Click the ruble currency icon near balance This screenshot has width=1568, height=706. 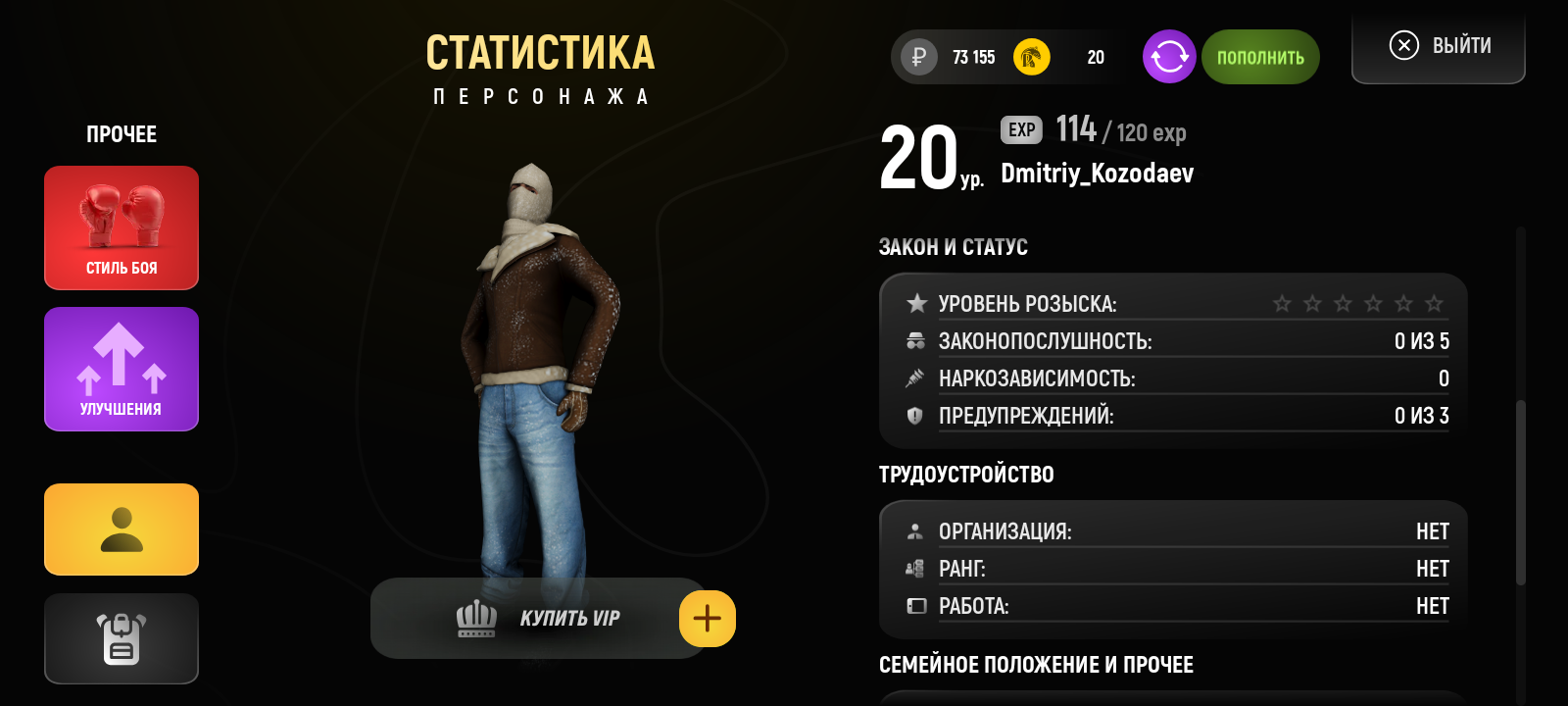point(915,57)
